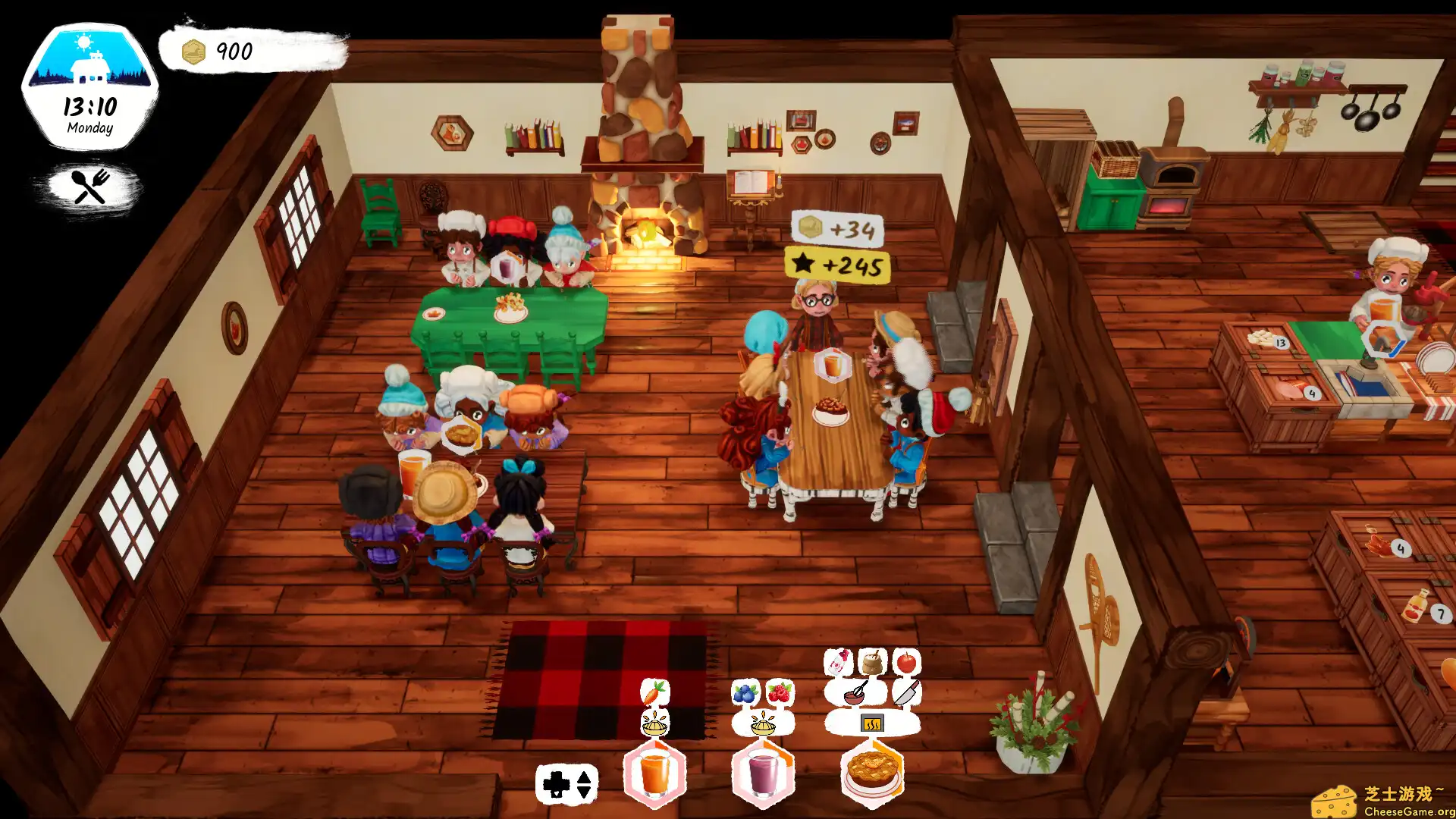Click the clock showing 13:10 Monday

tap(89, 114)
